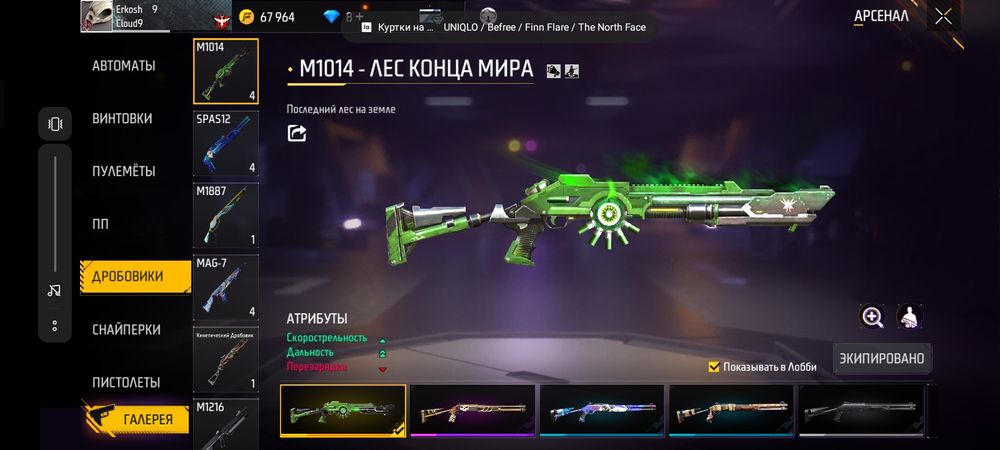Toggle the Показывать в Лобби checkbox
Screen dimensions: 1000x450
[714, 367]
